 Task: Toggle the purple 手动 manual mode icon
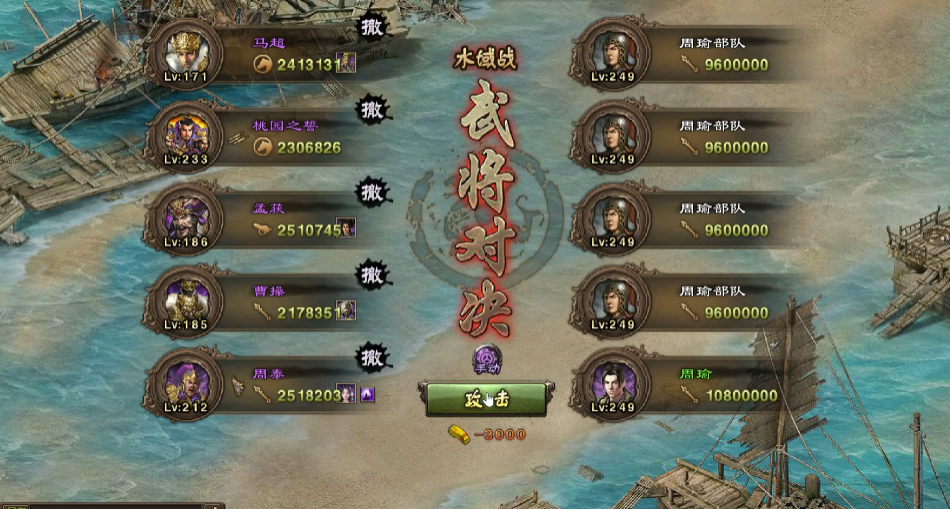(487, 359)
